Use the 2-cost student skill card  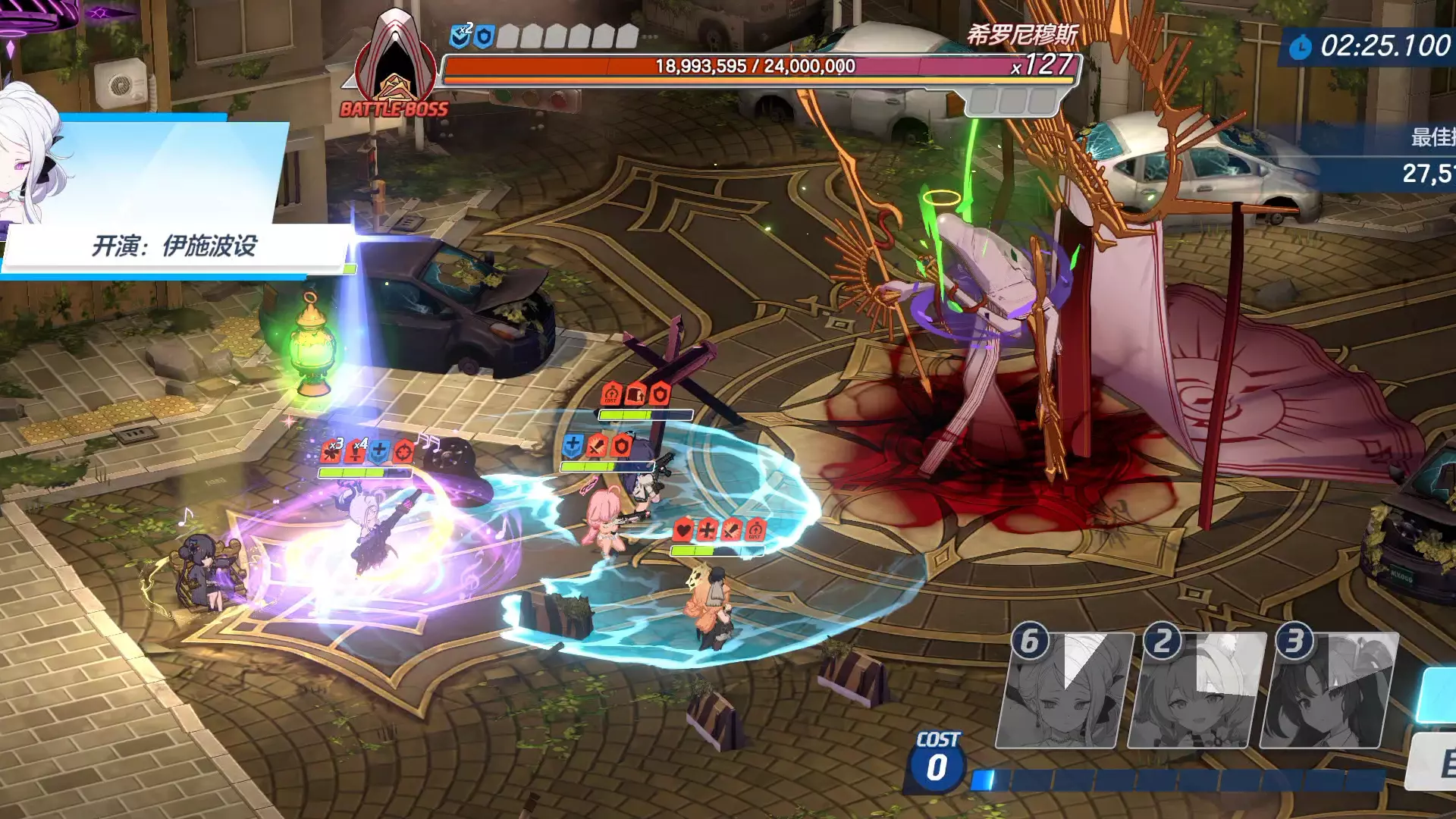click(1197, 690)
